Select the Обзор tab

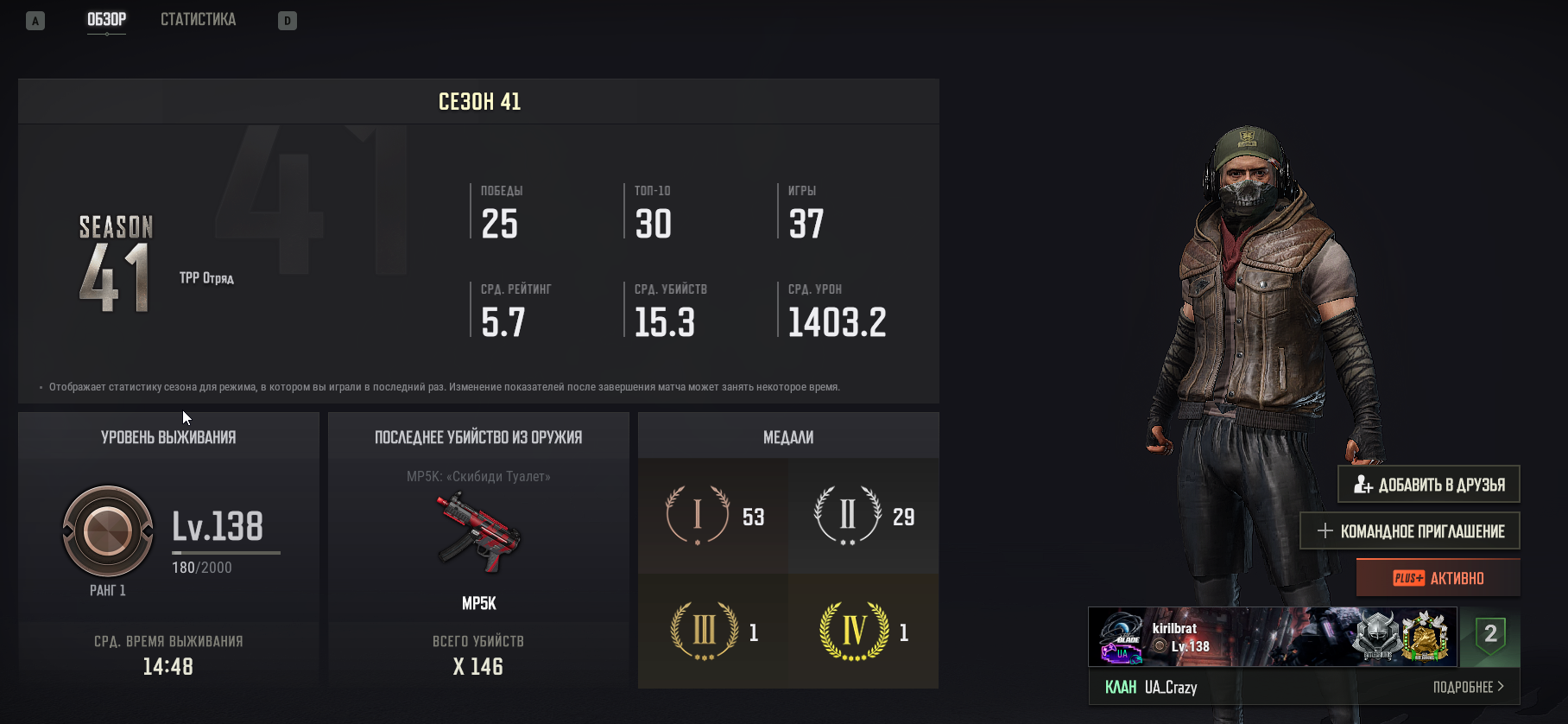click(x=106, y=19)
